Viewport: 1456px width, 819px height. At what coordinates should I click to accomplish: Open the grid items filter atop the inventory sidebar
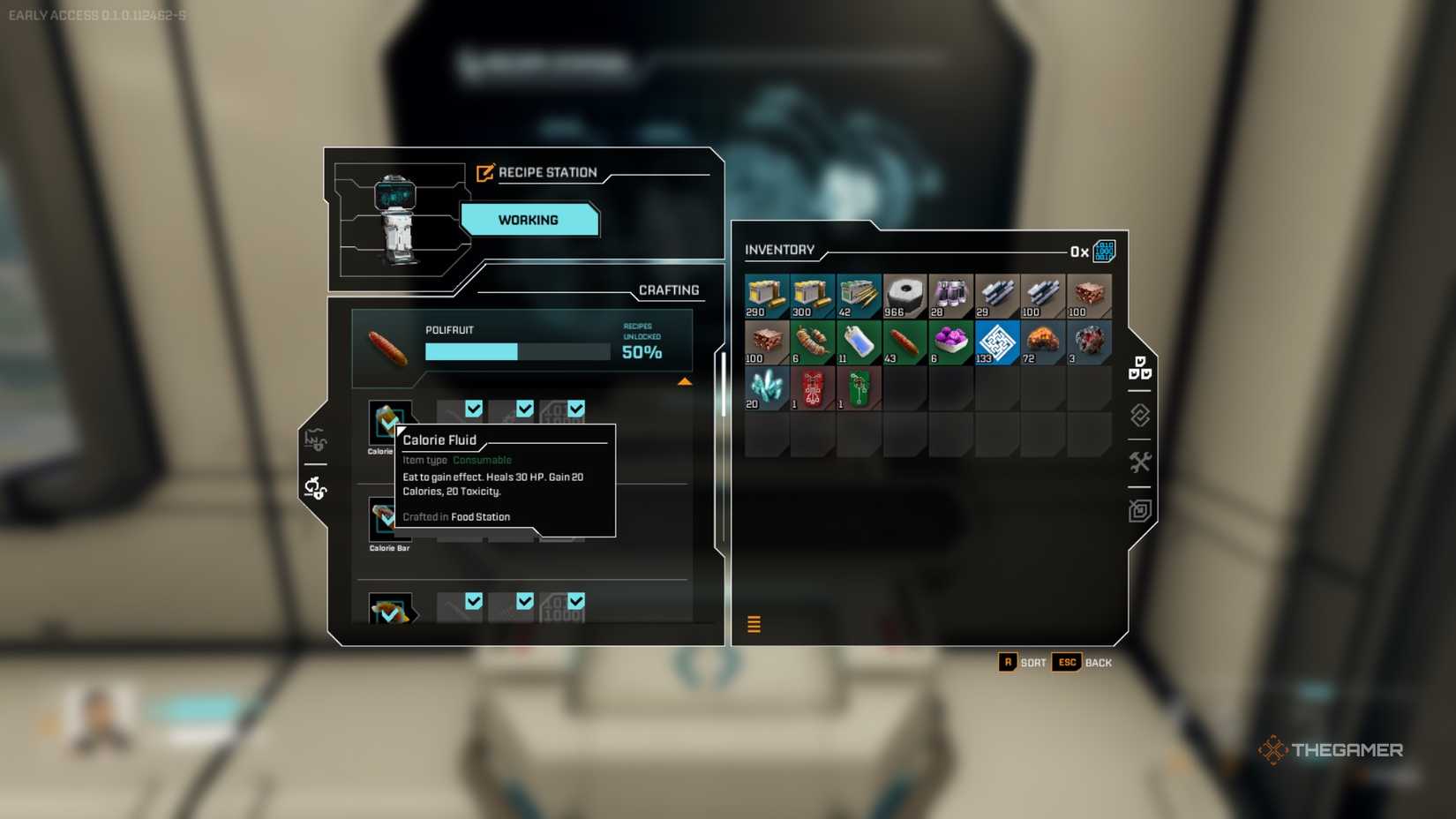[x=1139, y=371]
